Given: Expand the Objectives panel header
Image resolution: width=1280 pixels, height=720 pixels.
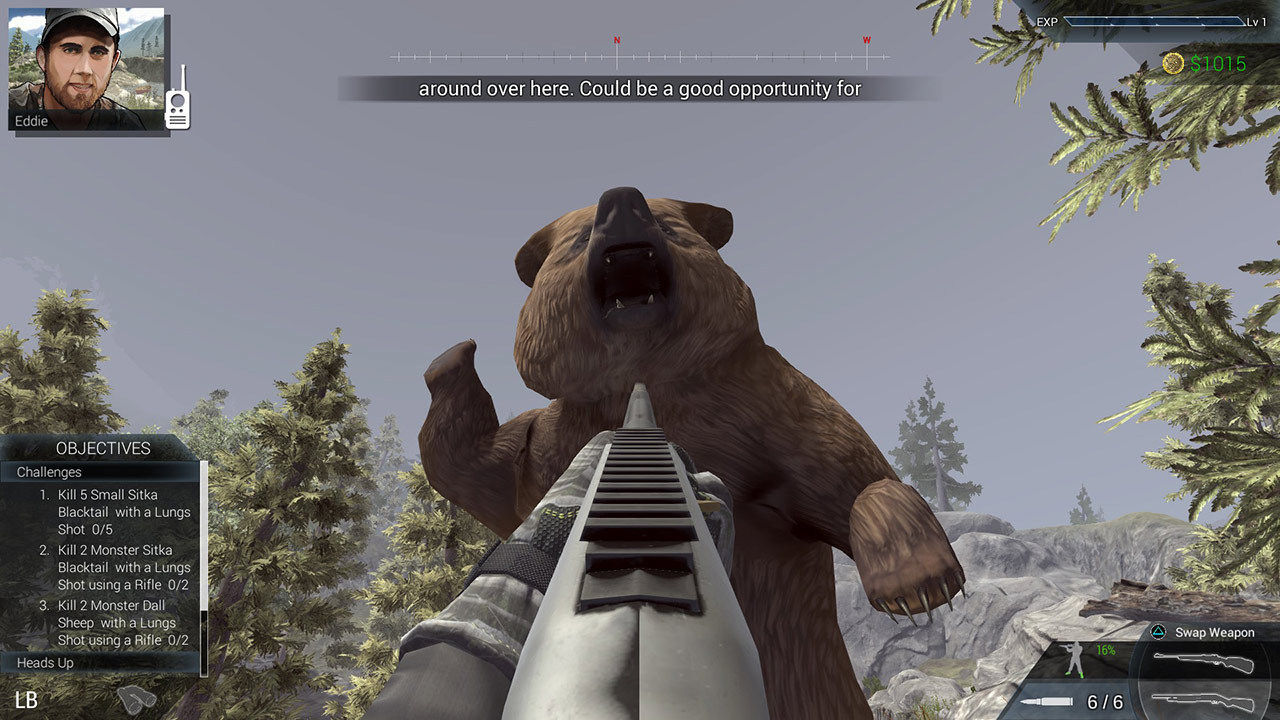Looking at the screenshot, I should pyautogui.click(x=103, y=448).
